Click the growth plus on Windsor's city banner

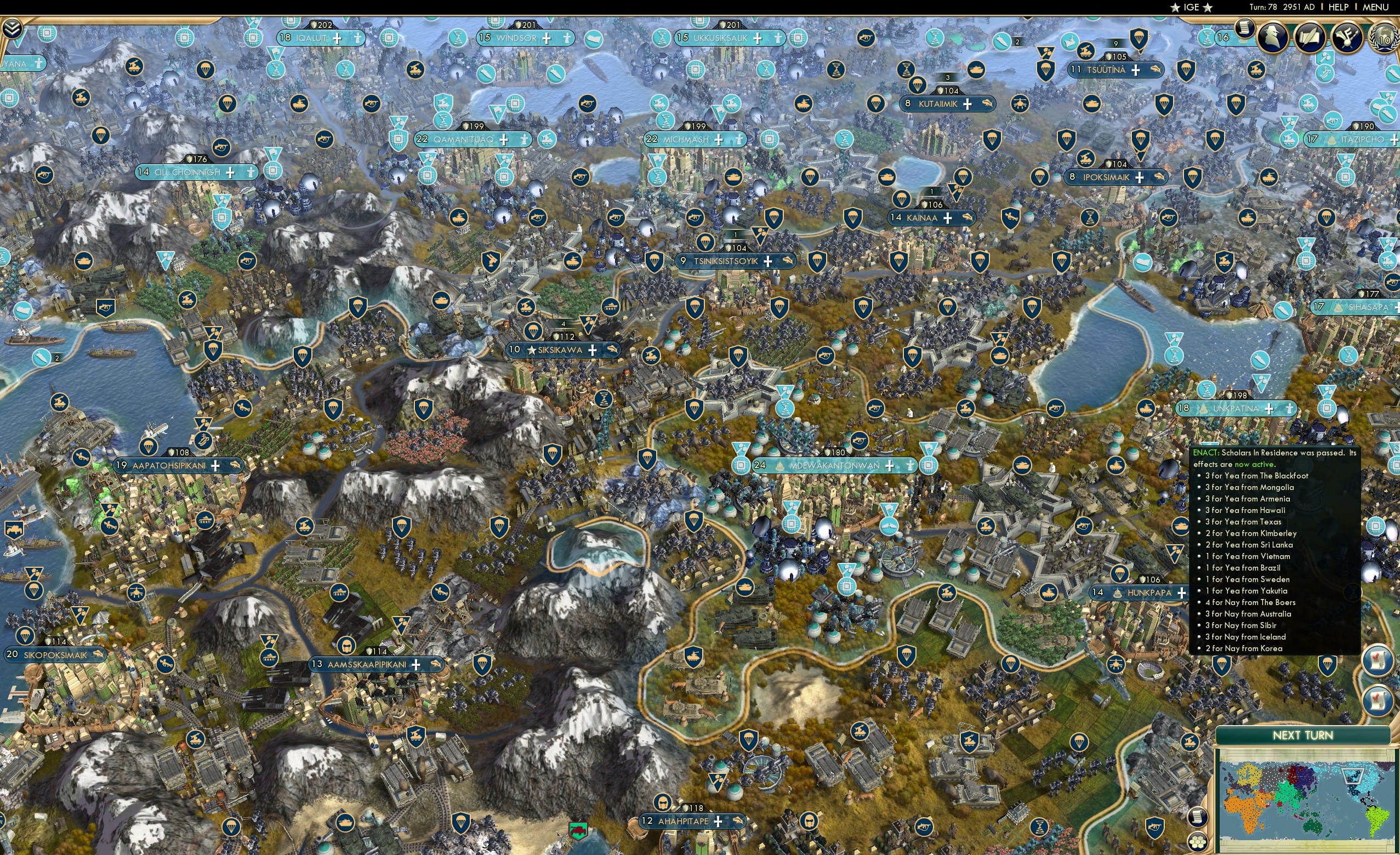click(x=547, y=38)
